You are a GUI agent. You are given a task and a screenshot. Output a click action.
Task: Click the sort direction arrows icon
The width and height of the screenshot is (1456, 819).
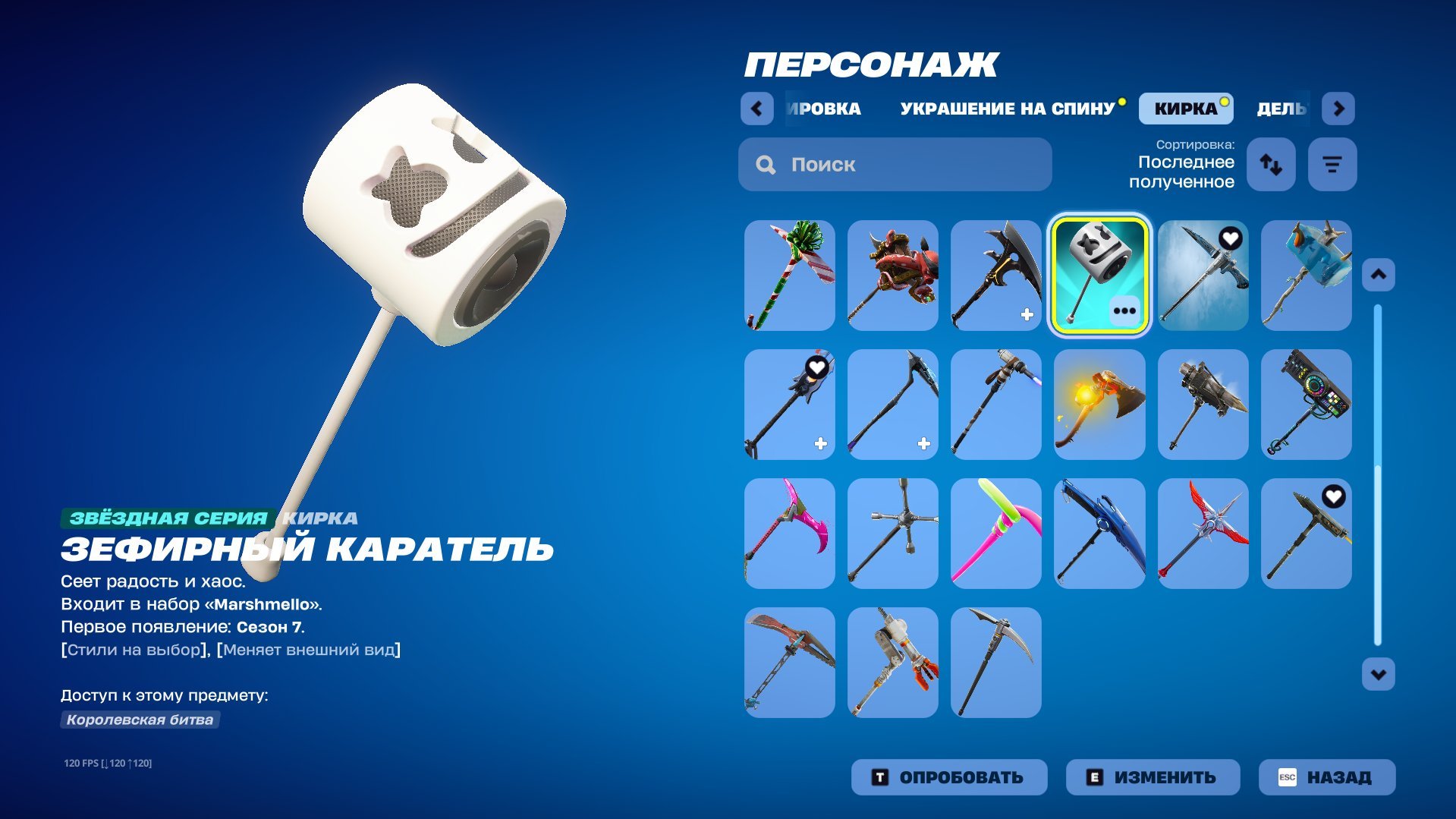[x=1271, y=164]
